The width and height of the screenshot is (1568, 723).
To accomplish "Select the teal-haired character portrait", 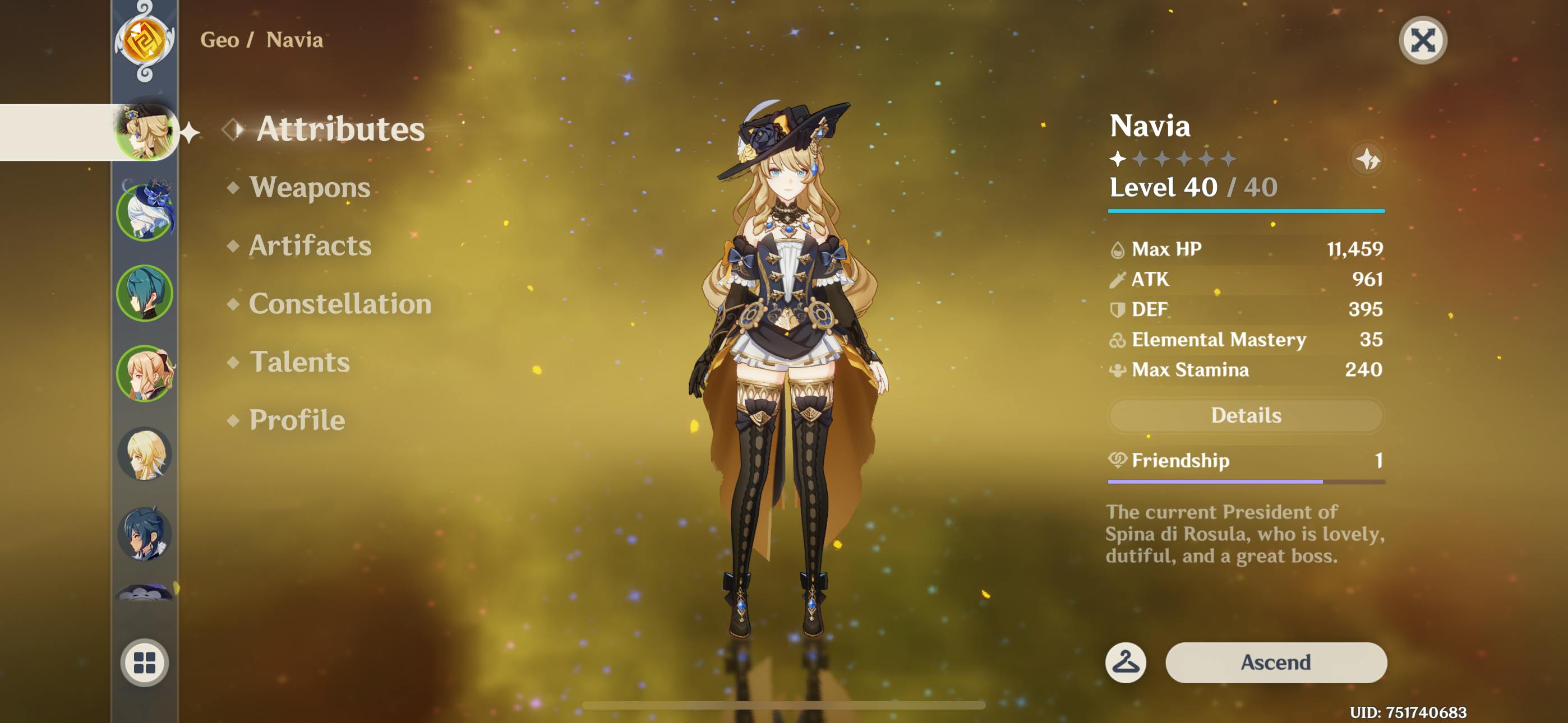I will pos(144,293).
